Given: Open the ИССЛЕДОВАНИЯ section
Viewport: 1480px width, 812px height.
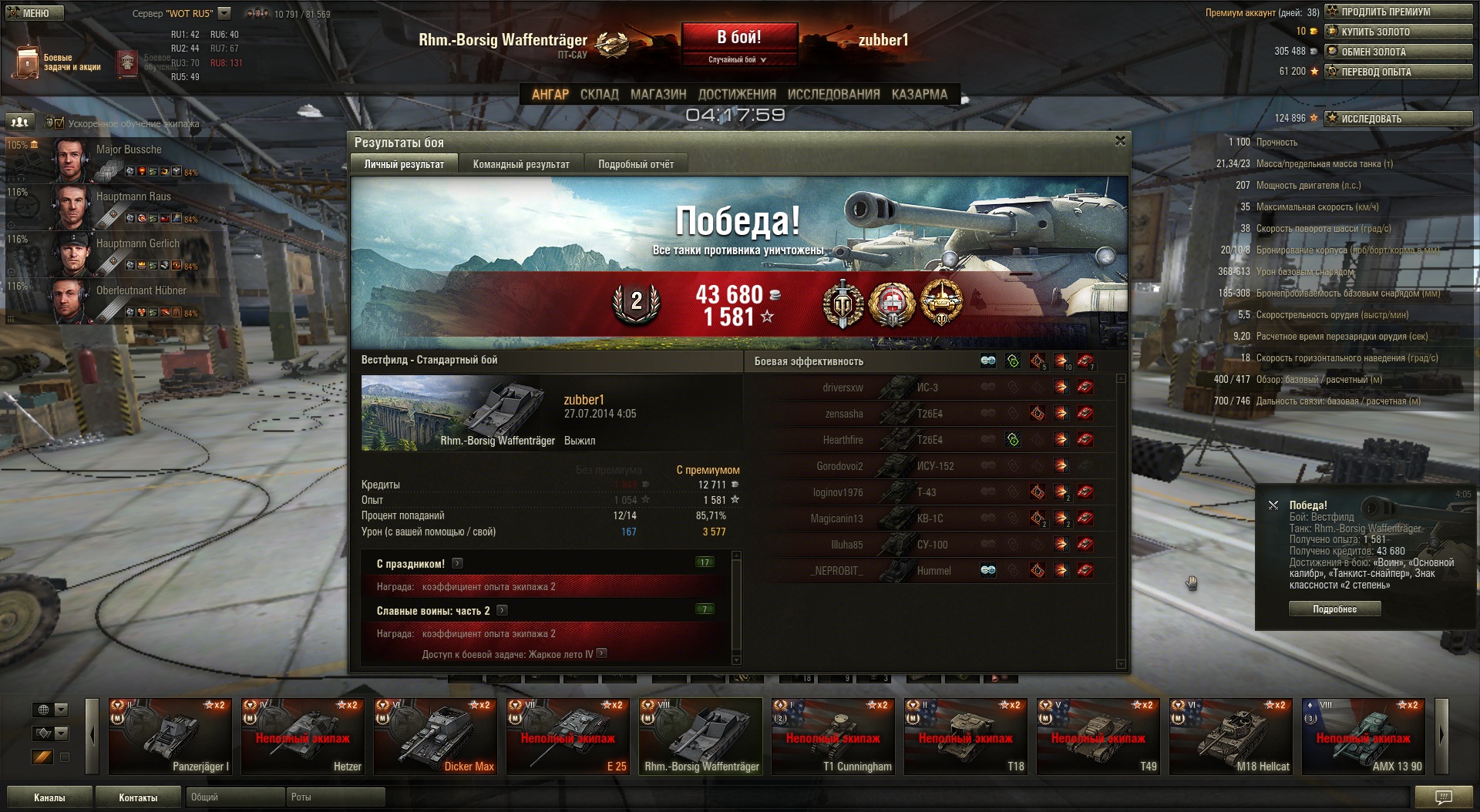Looking at the screenshot, I should [x=833, y=94].
